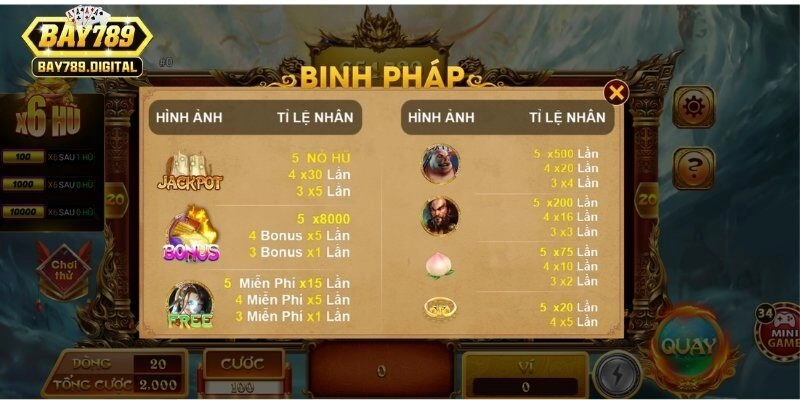Screen dimensions: 800x400
Task: Open help with the question mark button
Action: point(692,166)
